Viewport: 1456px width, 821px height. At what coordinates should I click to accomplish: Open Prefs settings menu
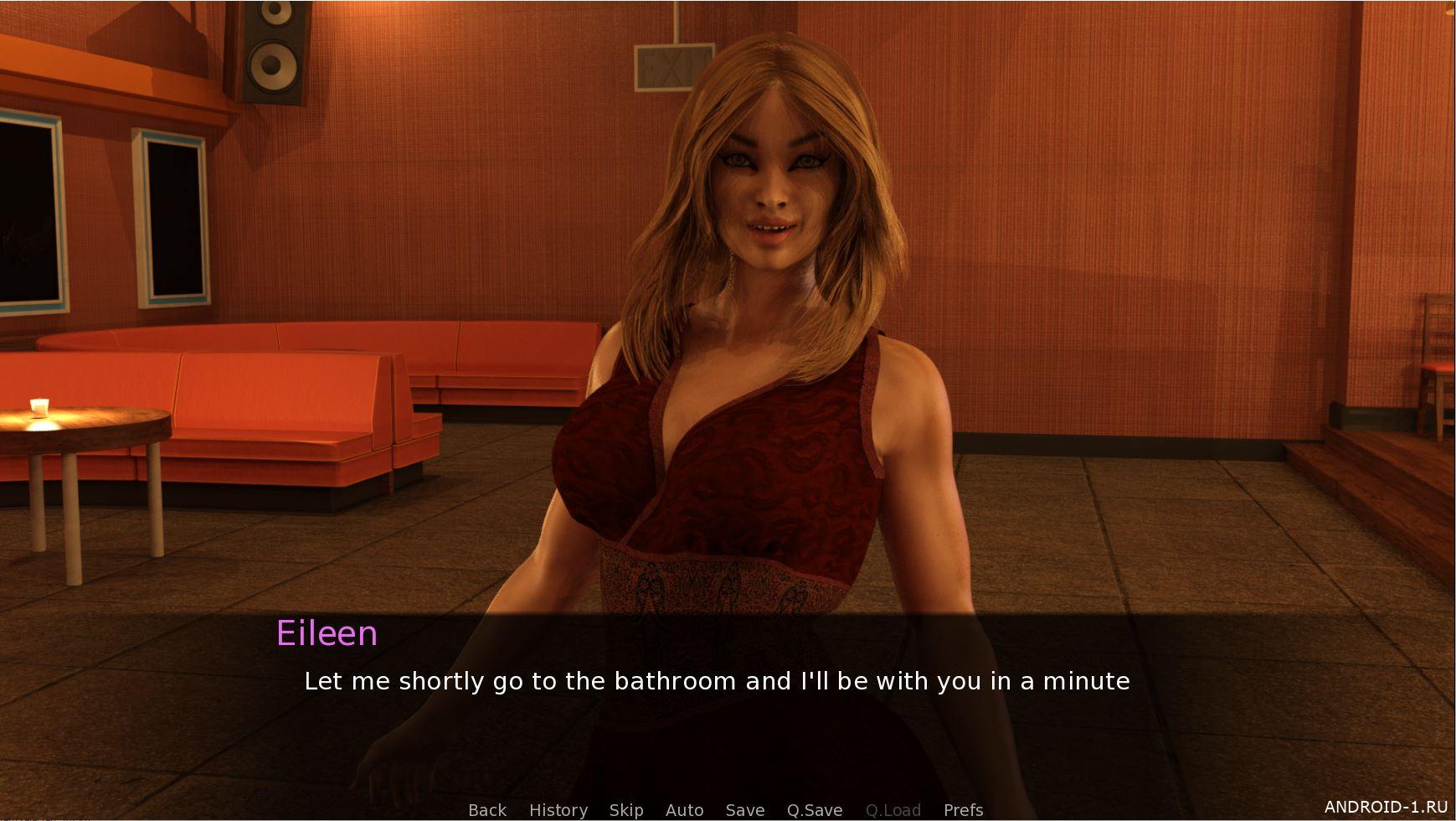tap(963, 810)
